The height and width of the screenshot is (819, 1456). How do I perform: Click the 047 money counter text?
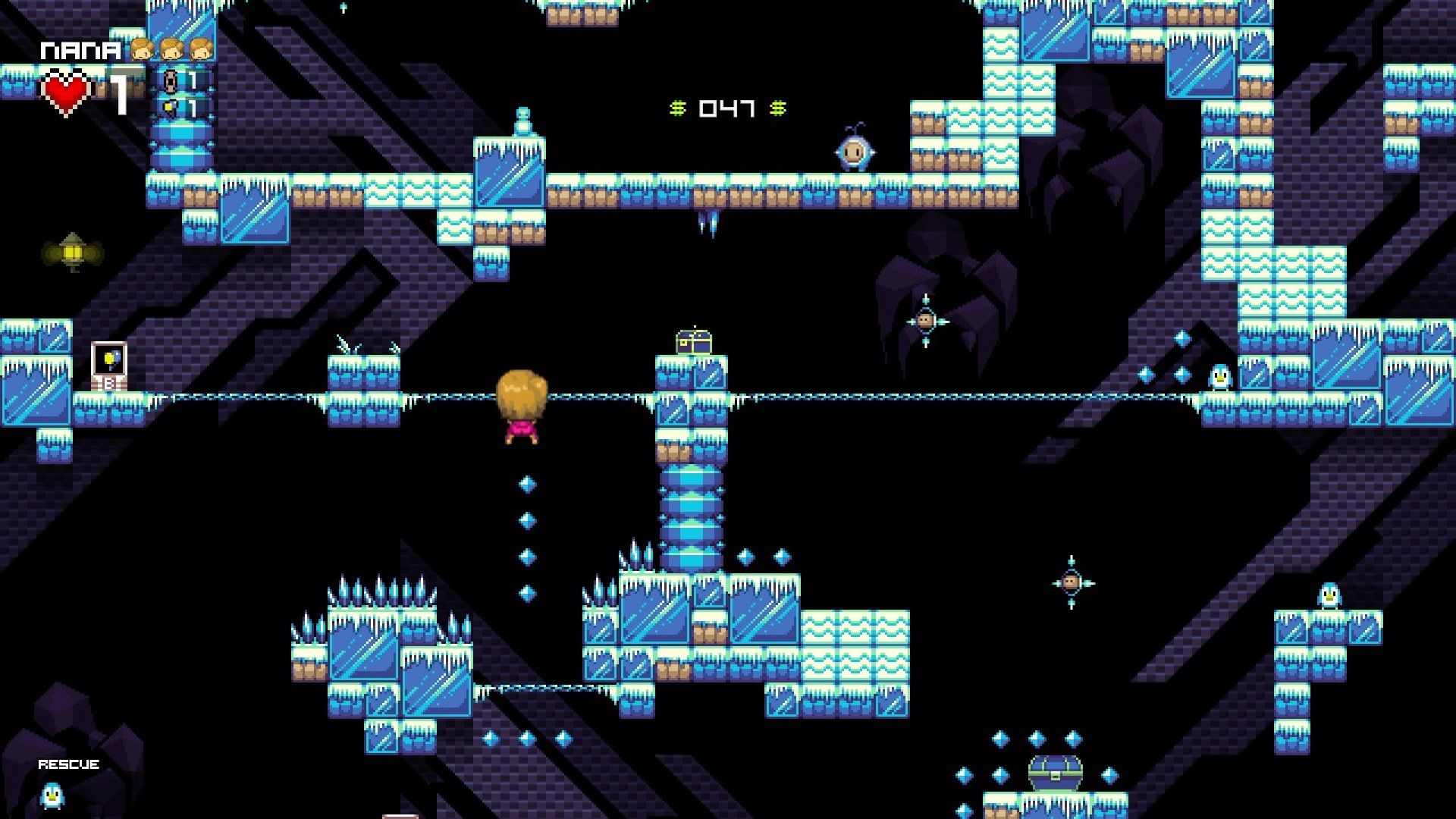pyautogui.click(x=726, y=108)
